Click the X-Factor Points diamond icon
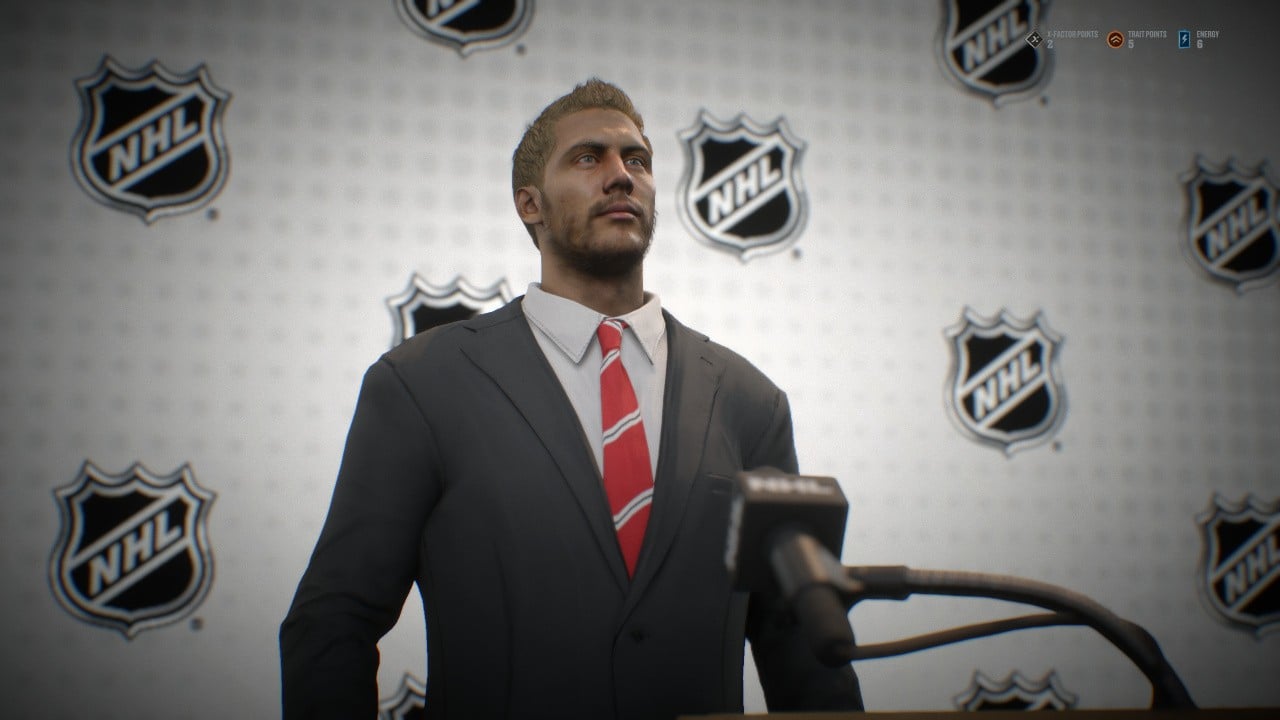The height and width of the screenshot is (720, 1280). click(1034, 39)
